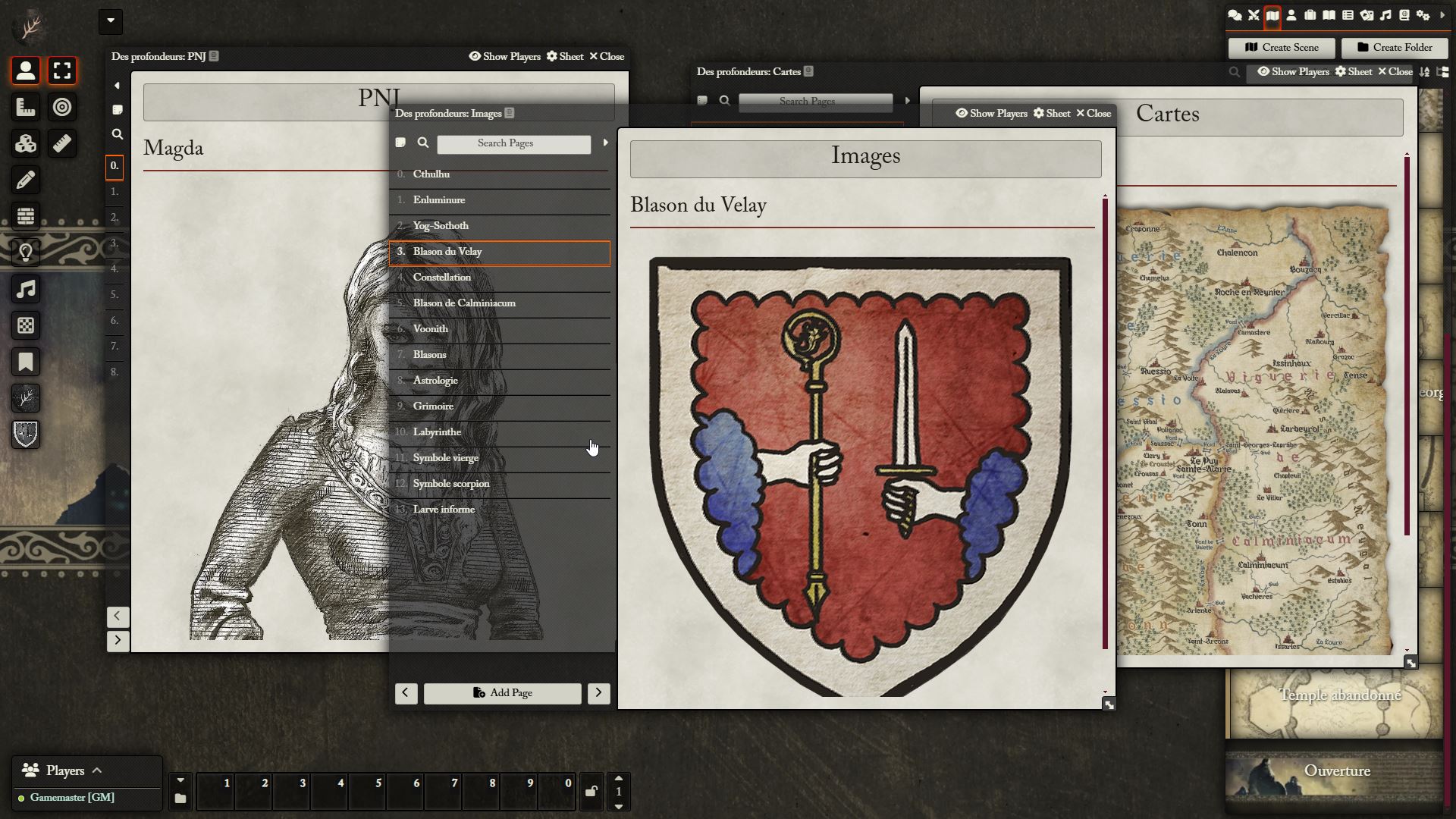The height and width of the screenshot is (819, 1456).
Task: Choose the Grimoire page entry
Action: 433,406
